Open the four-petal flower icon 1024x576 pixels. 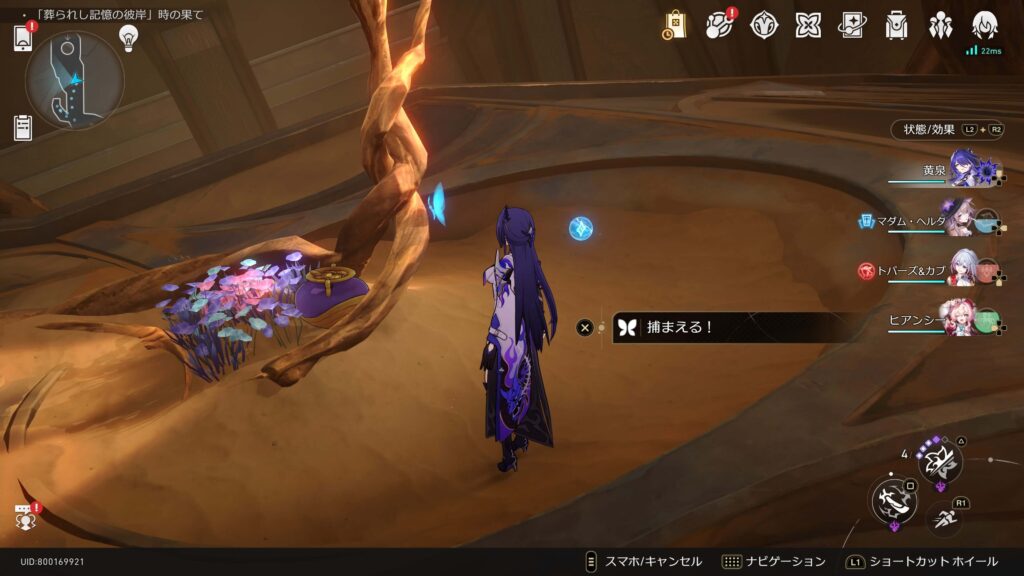[808, 25]
